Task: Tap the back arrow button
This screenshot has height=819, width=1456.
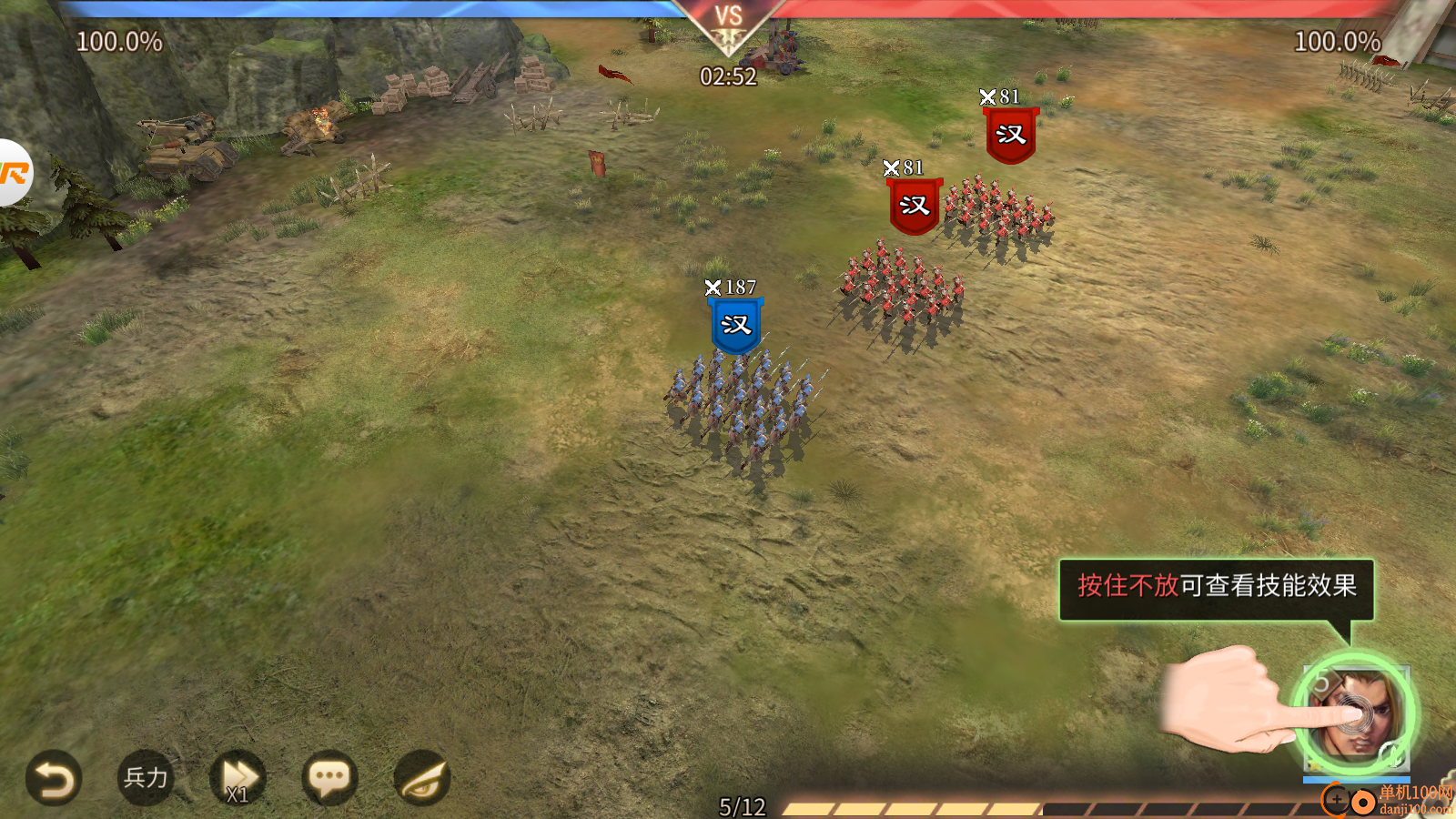Action: coord(54,779)
